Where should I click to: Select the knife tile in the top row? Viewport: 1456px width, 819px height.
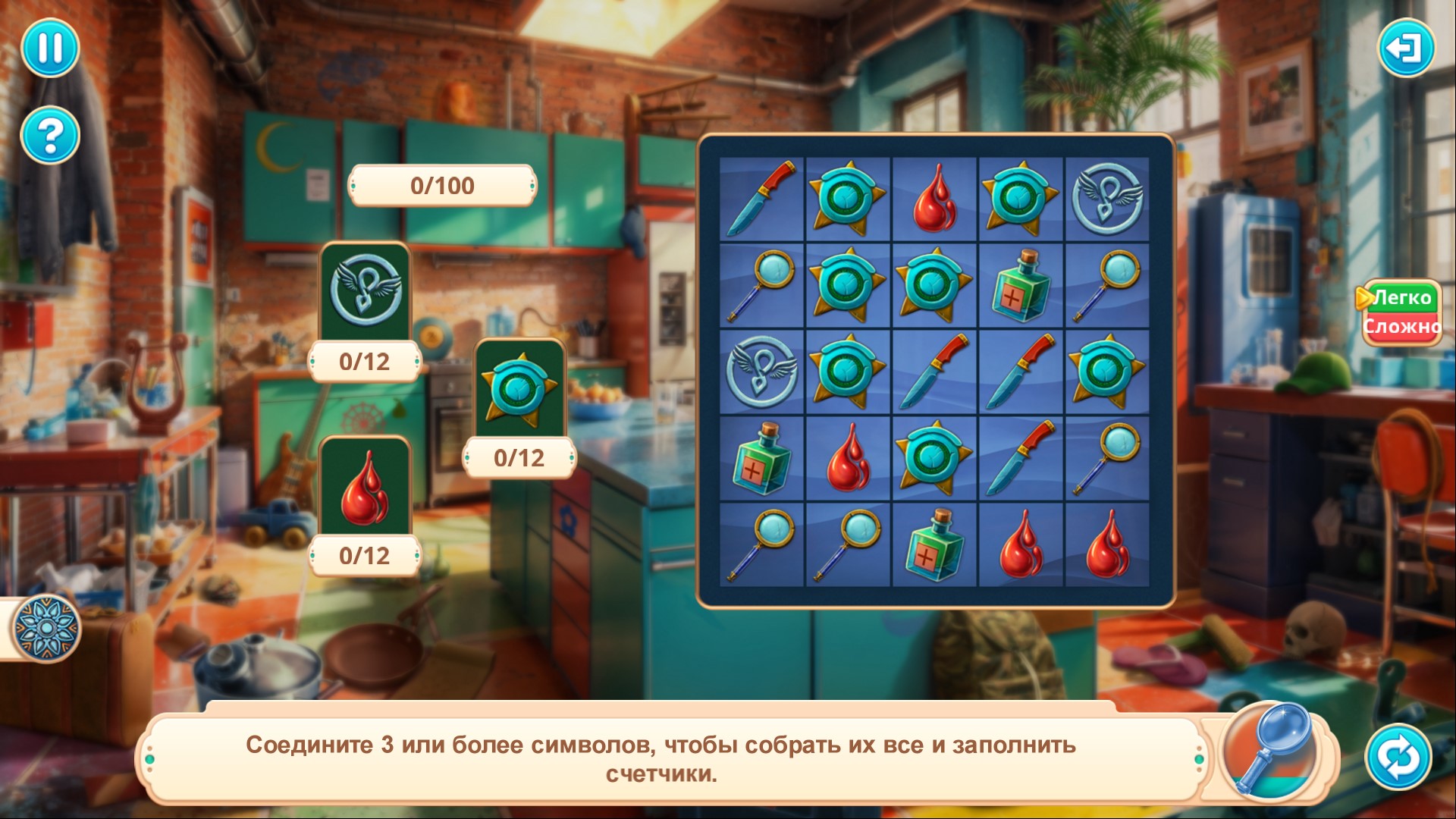point(761,199)
